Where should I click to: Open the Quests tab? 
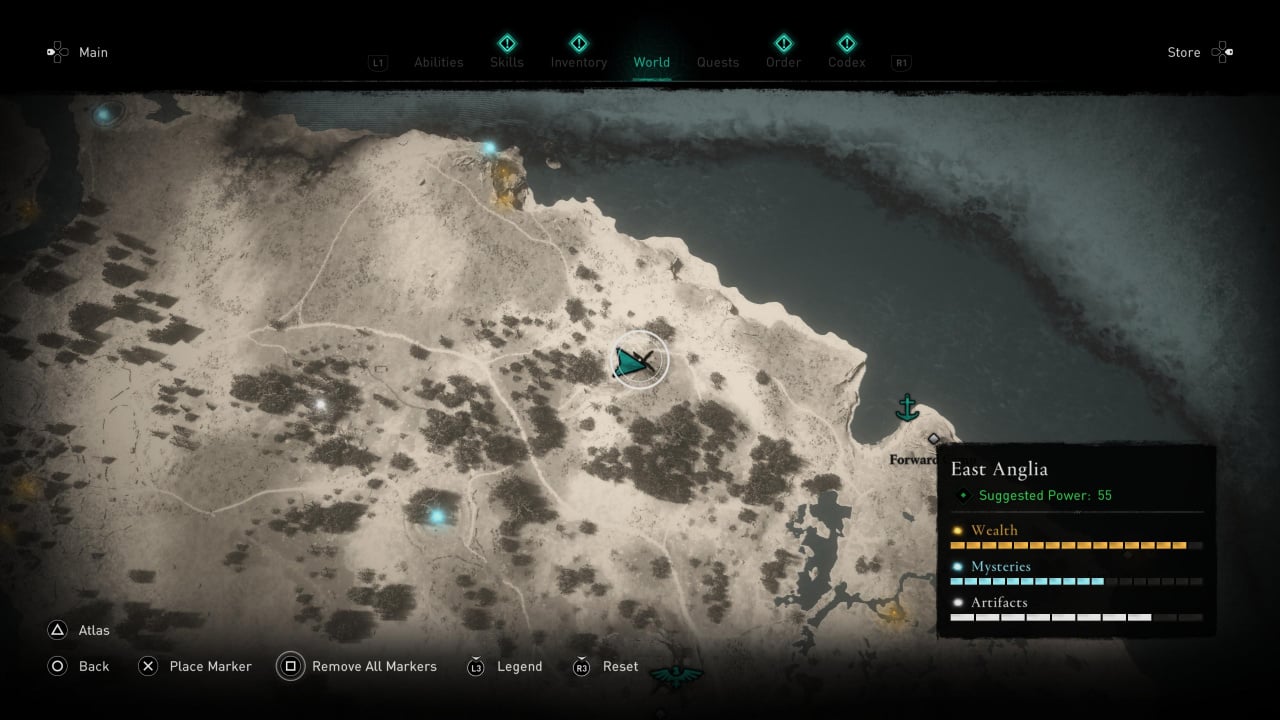[x=718, y=62]
